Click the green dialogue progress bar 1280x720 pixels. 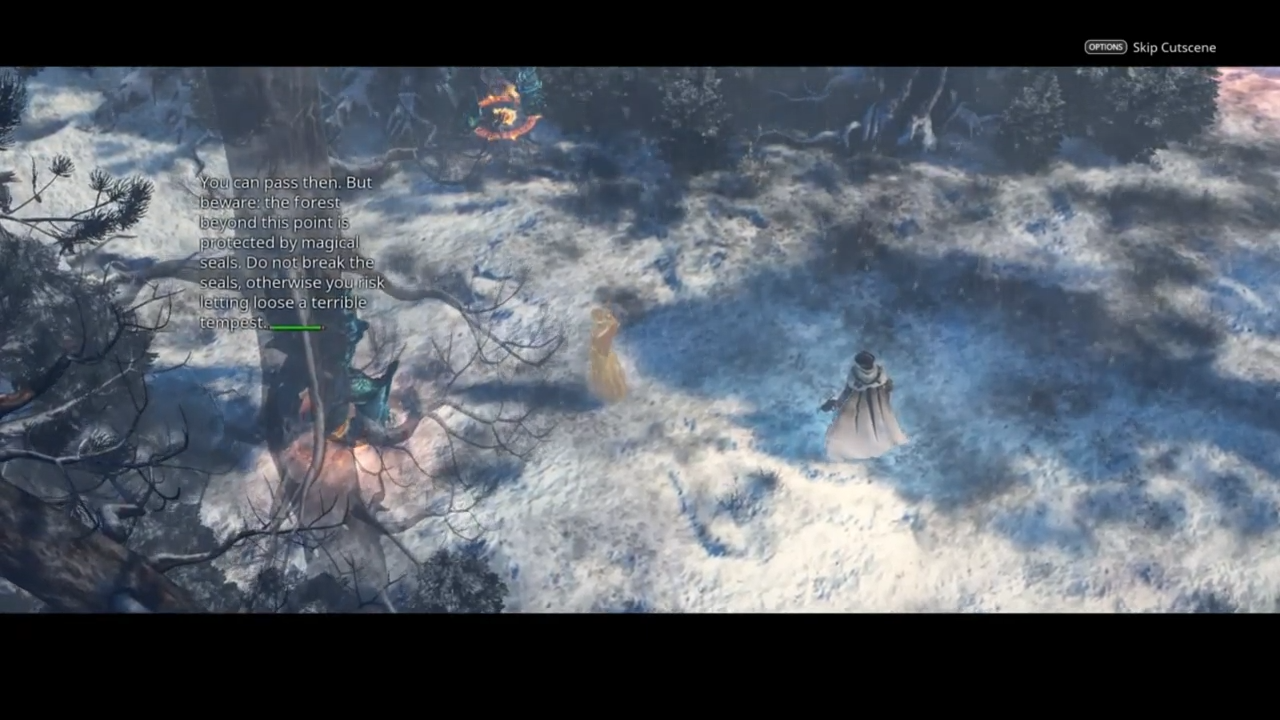pos(295,326)
